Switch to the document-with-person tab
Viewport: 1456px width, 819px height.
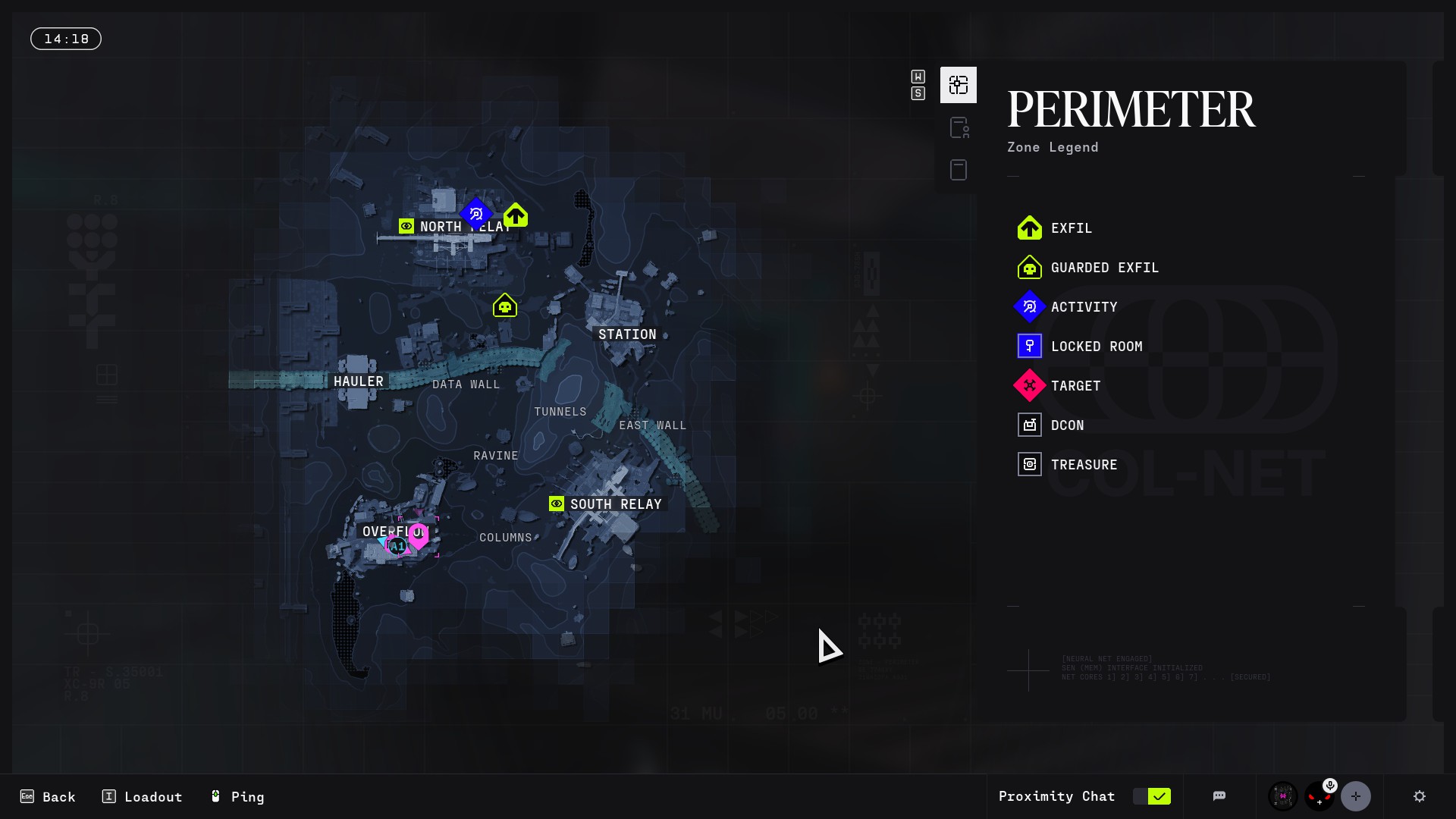pyautogui.click(x=959, y=127)
